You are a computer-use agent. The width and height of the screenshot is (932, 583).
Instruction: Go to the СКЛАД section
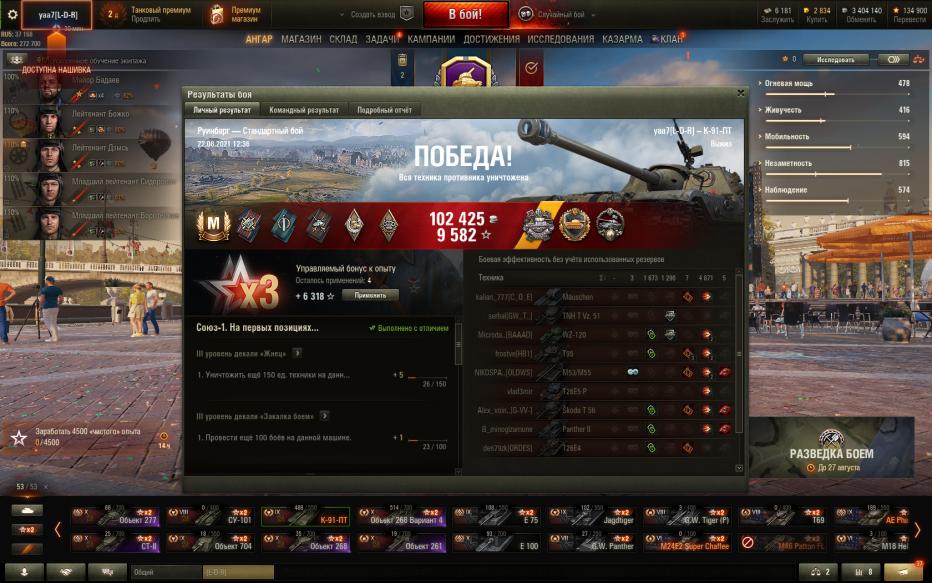click(343, 39)
